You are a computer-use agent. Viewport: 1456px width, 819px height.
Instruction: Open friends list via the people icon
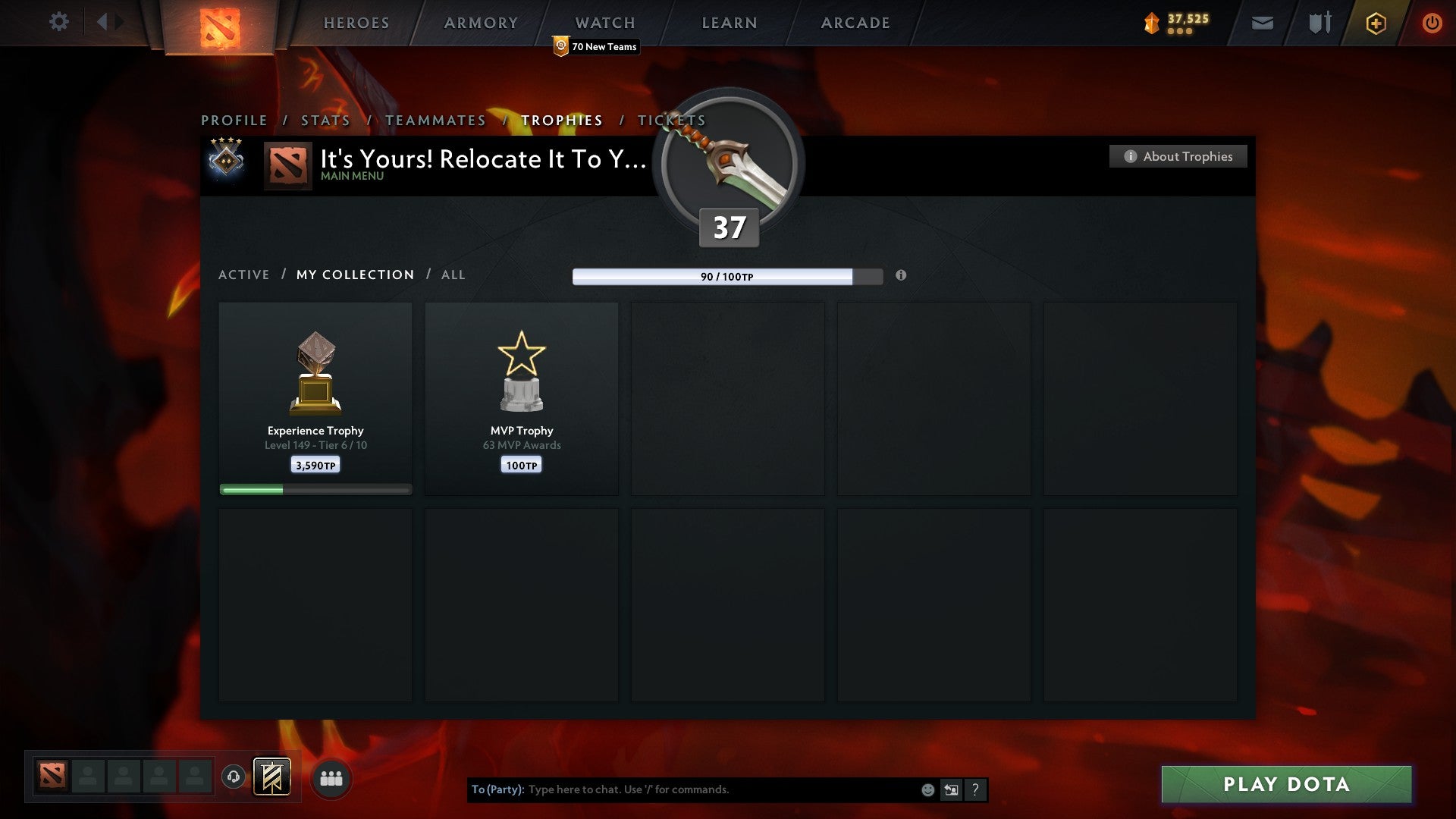tap(331, 777)
